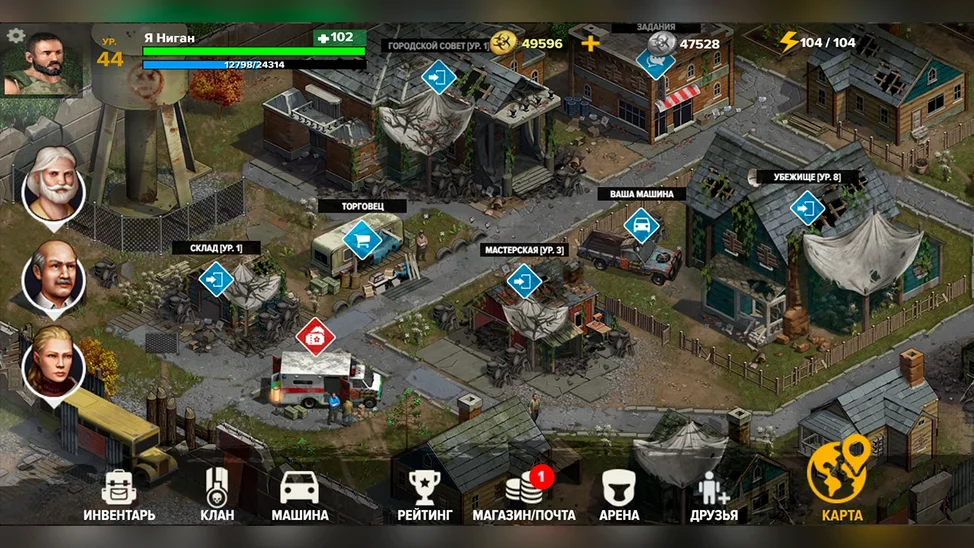Open the Инвентарь backpack menu
The height and width of the screenshot is (548, 974).
point(119,495)
